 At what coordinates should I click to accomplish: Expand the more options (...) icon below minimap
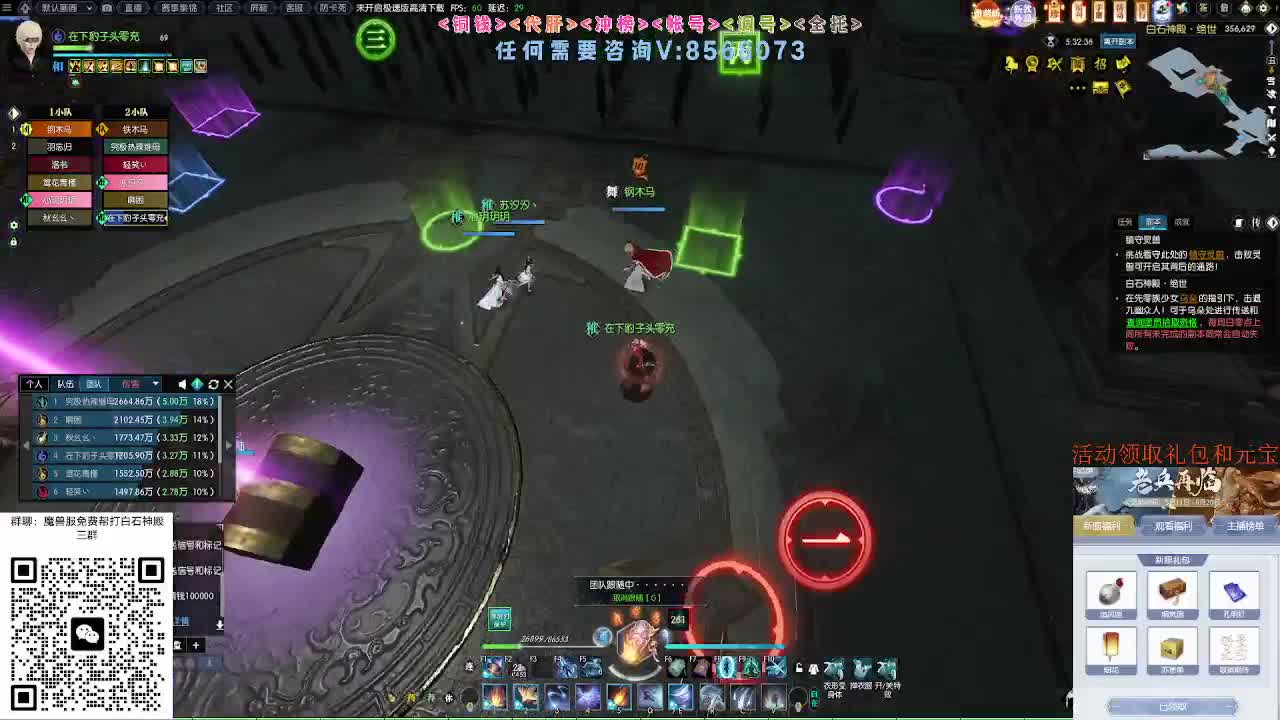[1077, 87]
